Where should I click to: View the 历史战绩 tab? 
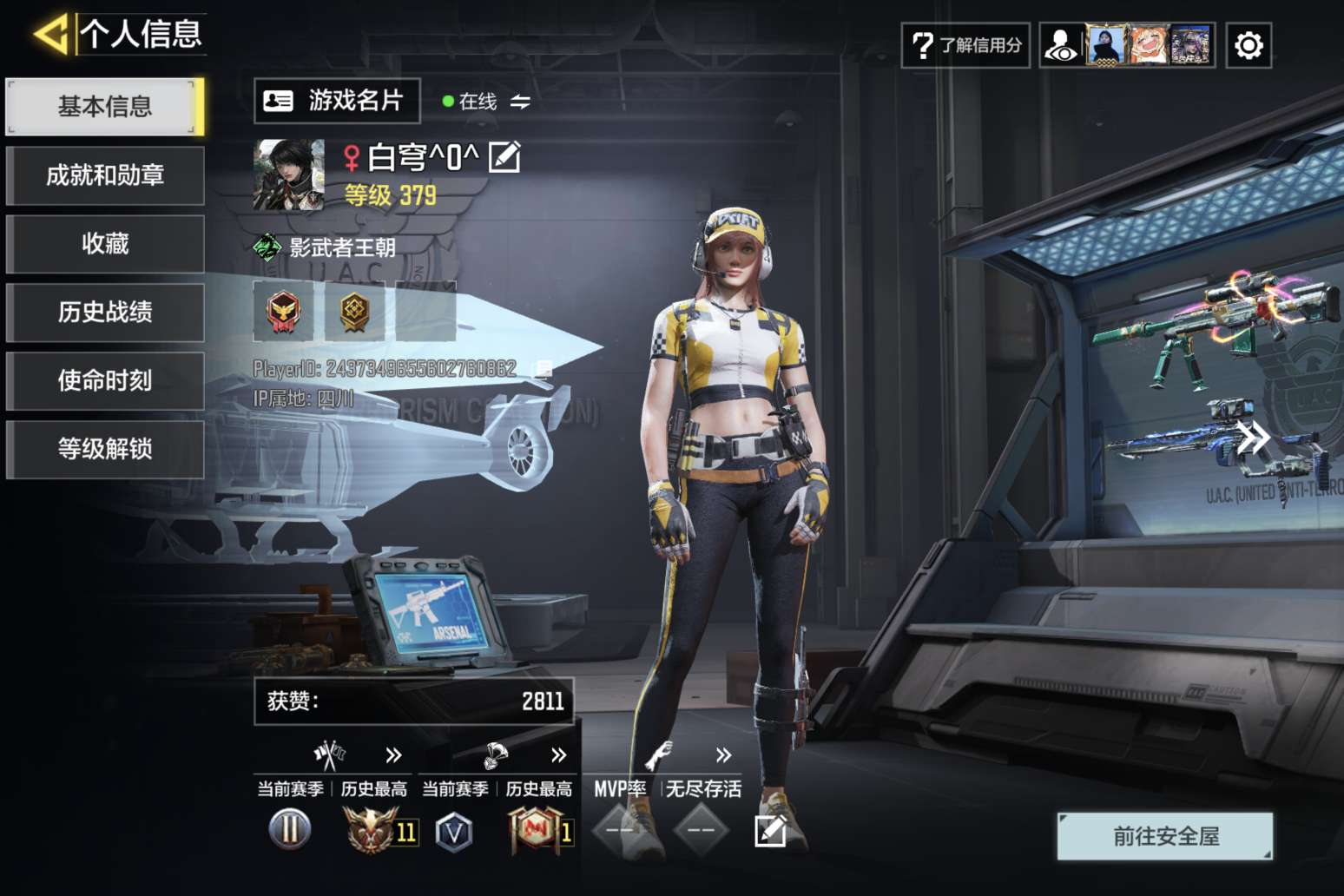pyautogui.click(x=104, y=313)
